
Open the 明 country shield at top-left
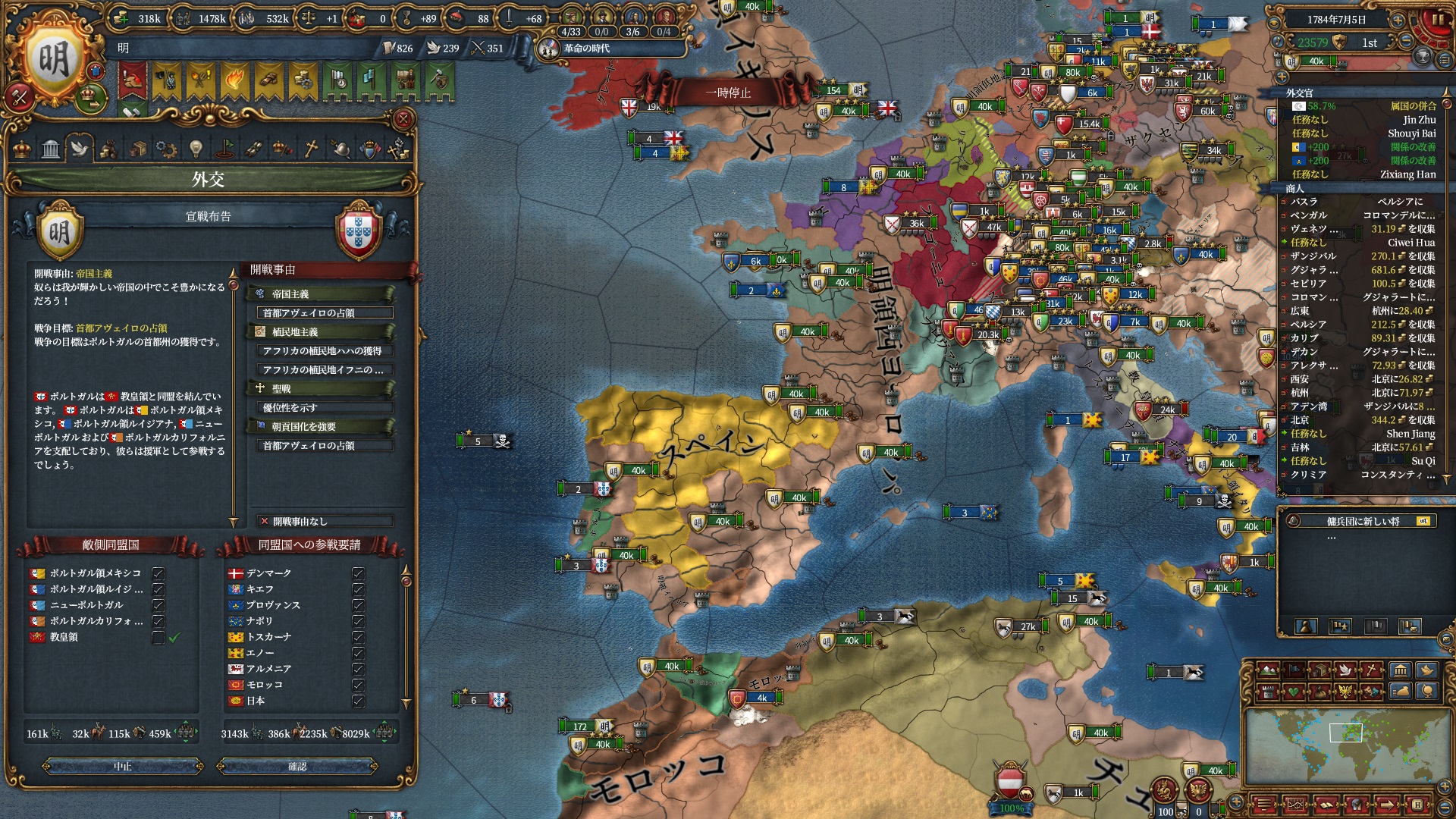coord(55,61)
